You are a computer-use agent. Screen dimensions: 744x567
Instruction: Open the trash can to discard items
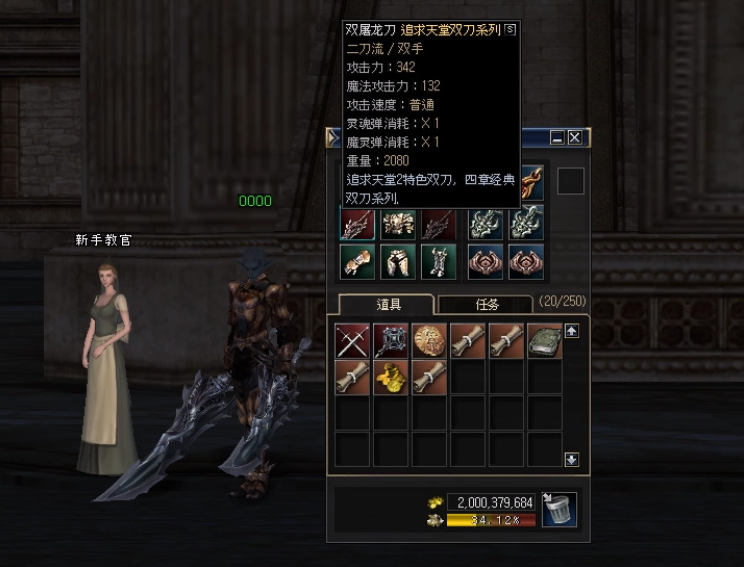coord(559,510)
